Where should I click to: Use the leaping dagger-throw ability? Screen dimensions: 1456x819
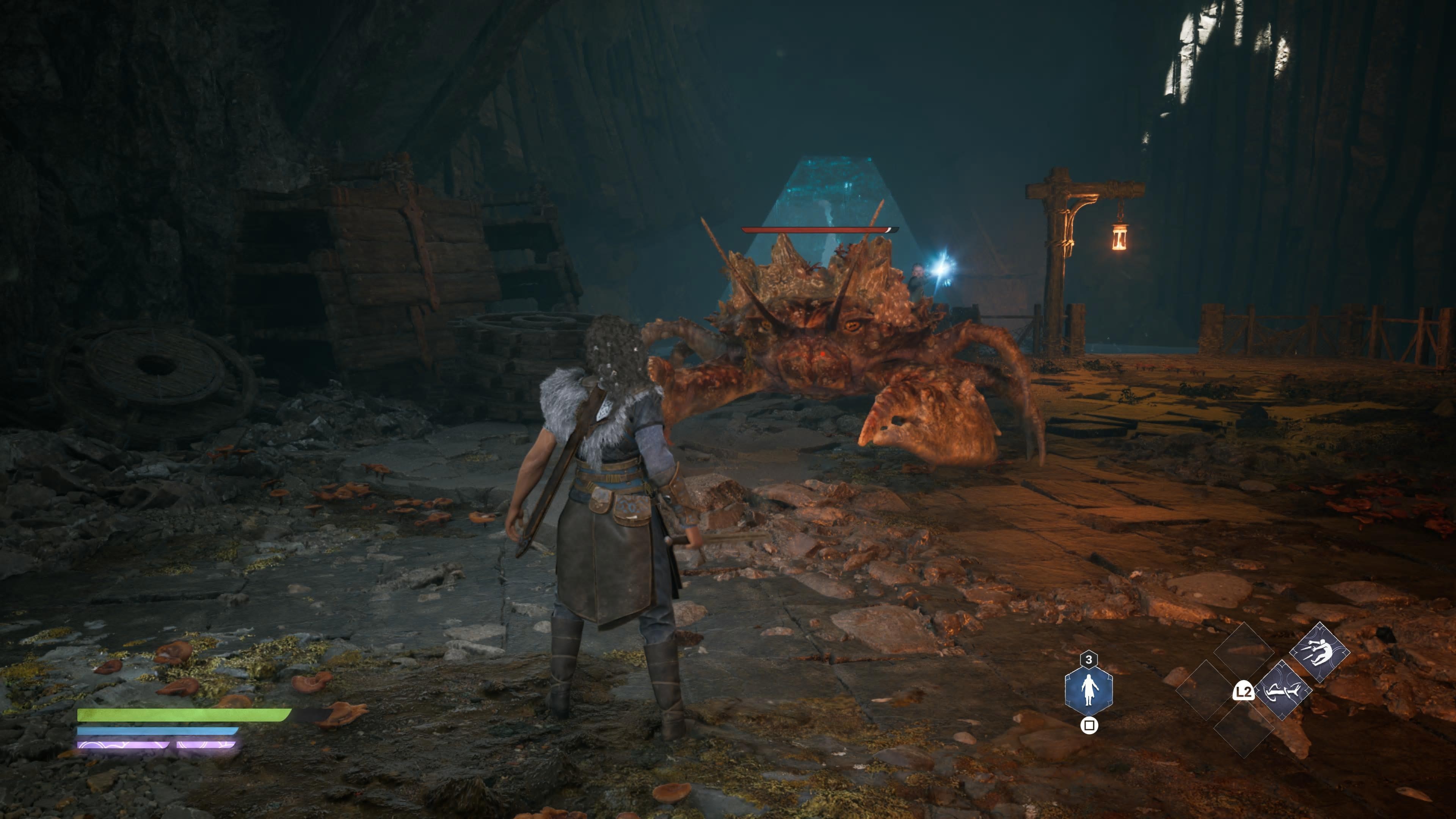1319,653
